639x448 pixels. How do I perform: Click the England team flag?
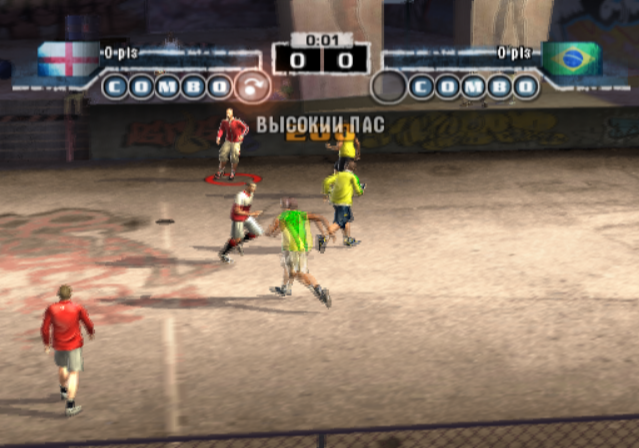tap(68, 59)
